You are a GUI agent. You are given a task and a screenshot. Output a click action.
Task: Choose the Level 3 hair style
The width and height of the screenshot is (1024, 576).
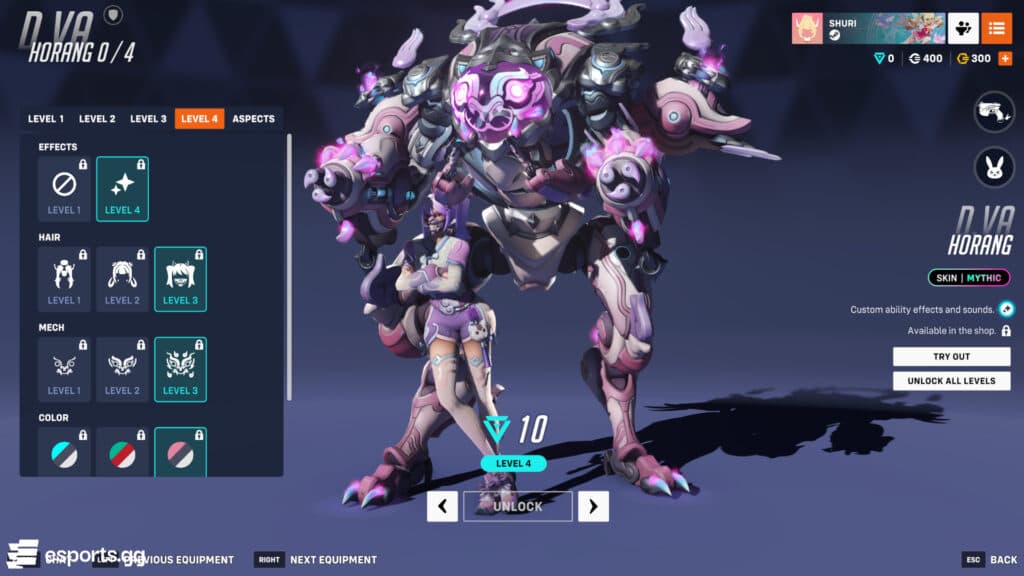(180, 279)
